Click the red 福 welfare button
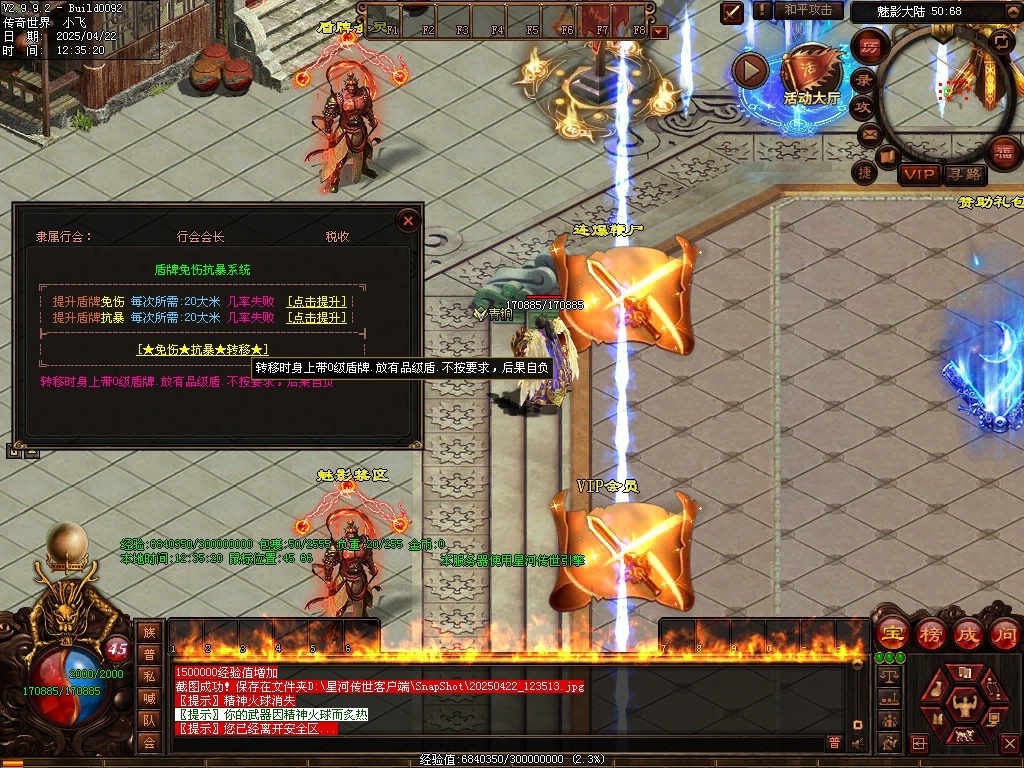 pyautogui.click(x=1004, y=152)
